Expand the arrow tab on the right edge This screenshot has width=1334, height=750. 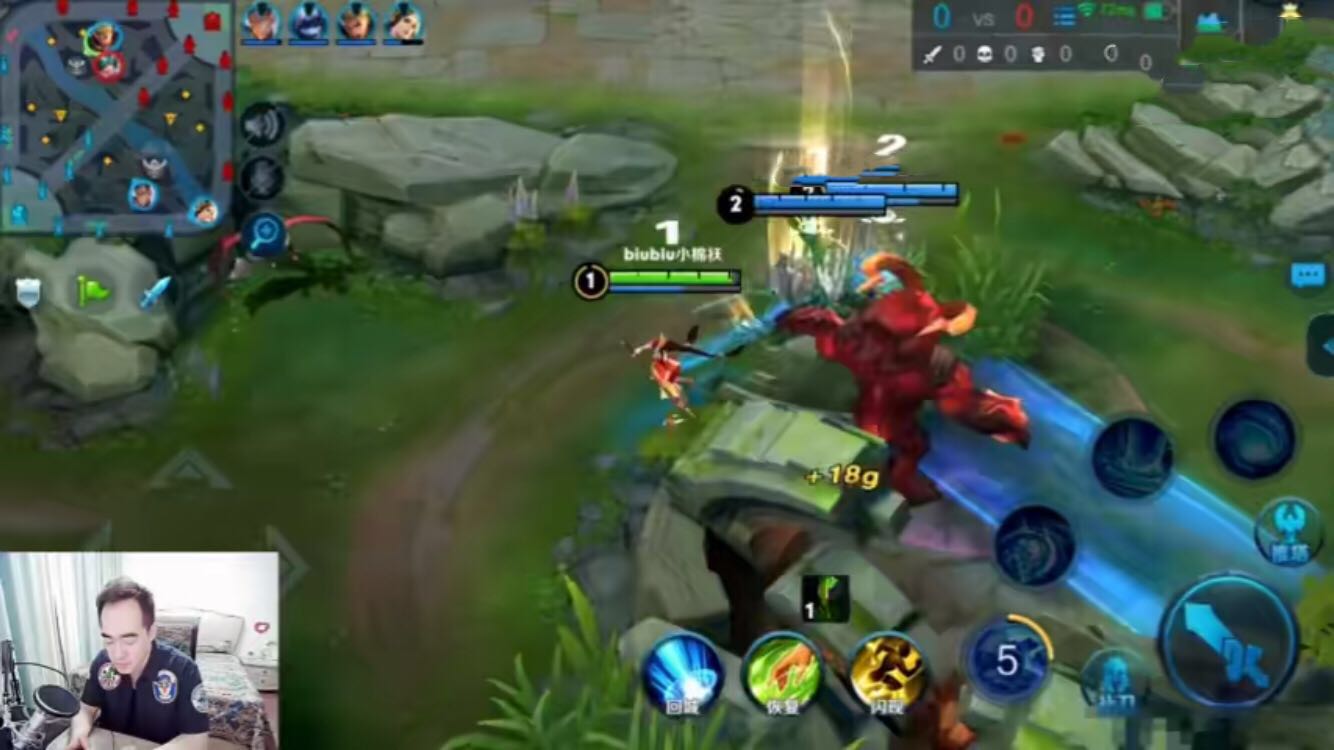[1322, 345]
